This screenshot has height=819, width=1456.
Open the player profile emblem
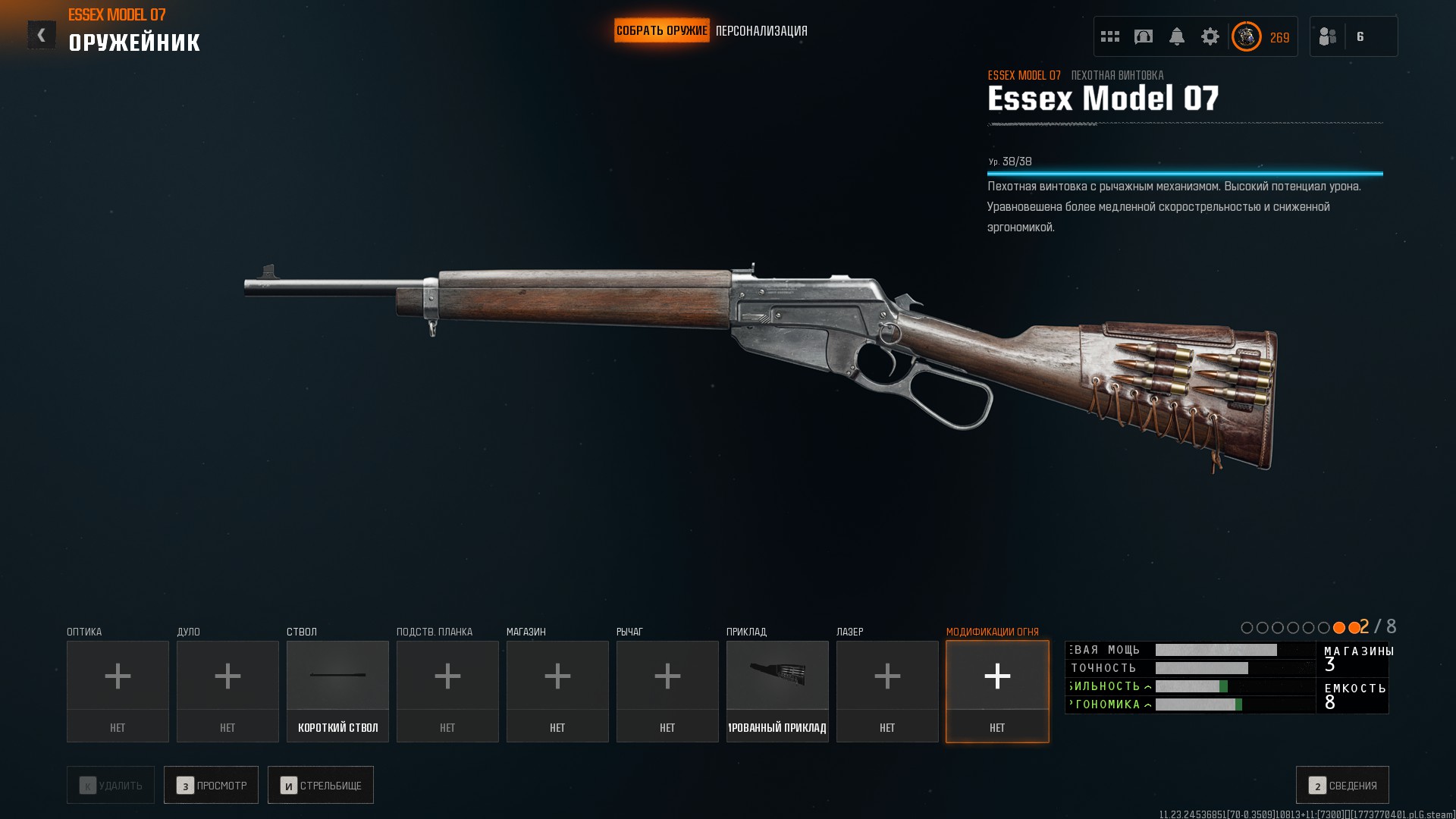pos(1247,36)
